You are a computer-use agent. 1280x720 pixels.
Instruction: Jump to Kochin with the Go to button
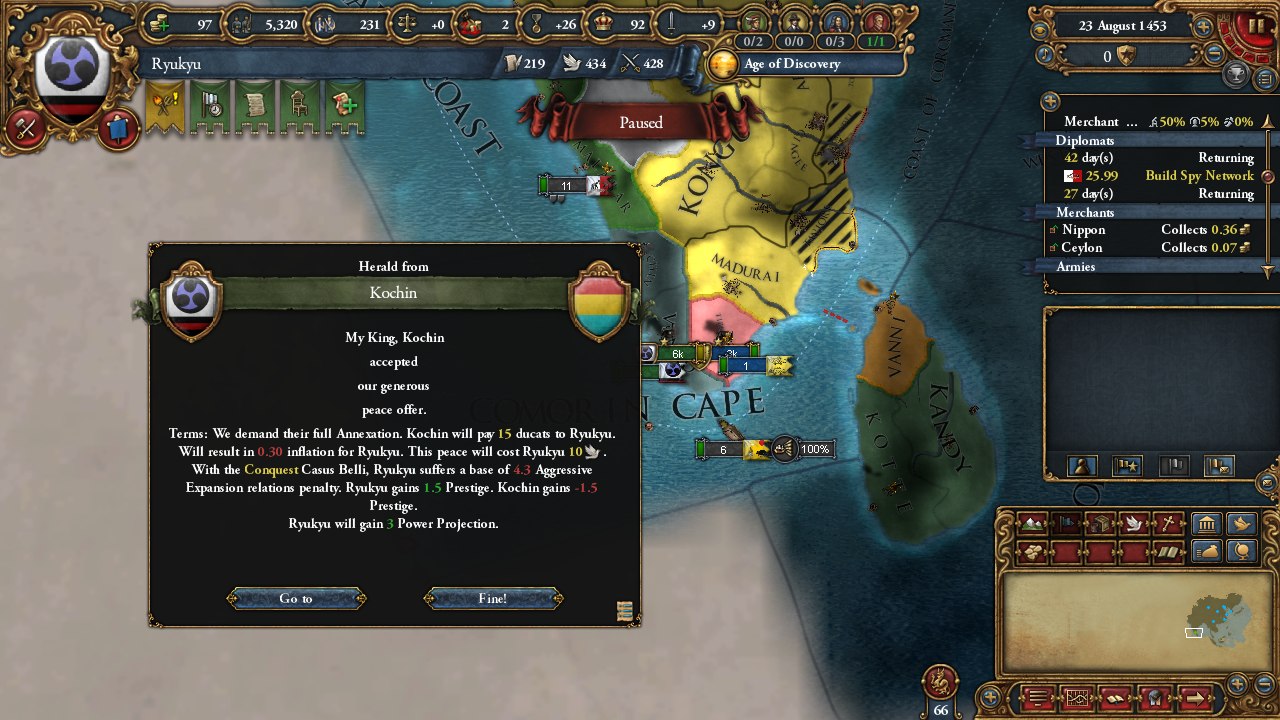pos(296,598)
